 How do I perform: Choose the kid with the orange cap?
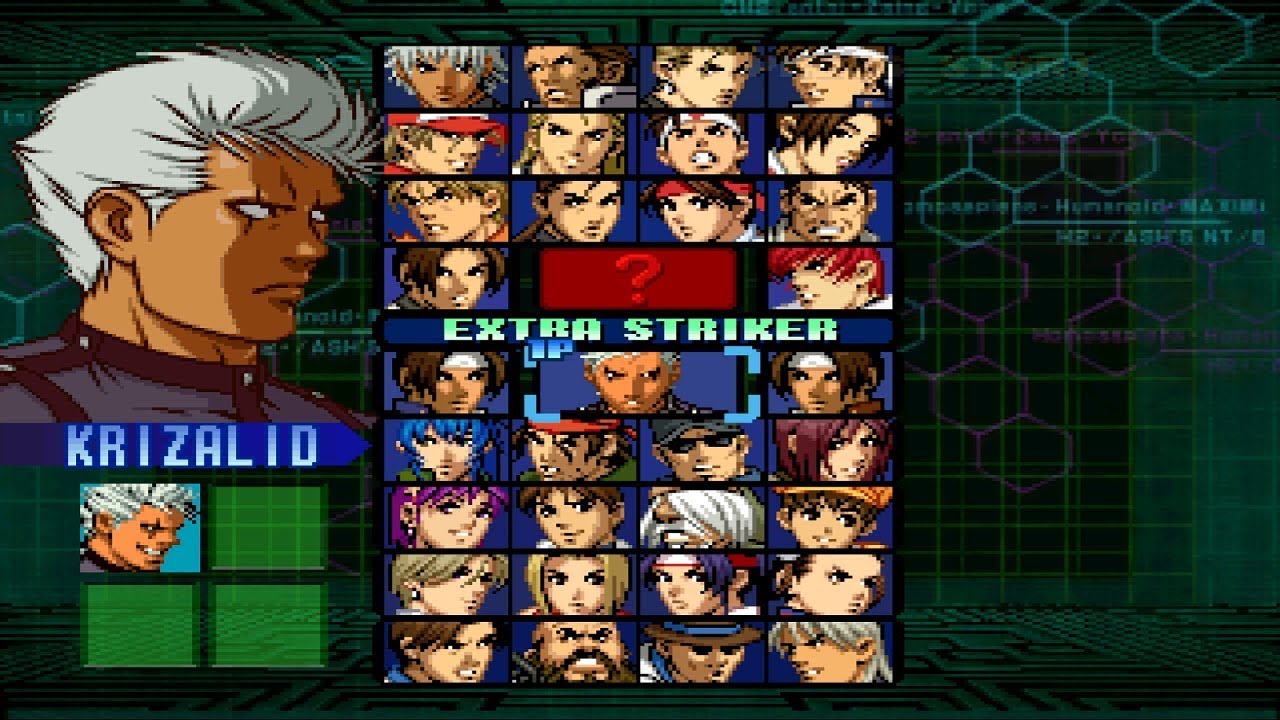829,516
